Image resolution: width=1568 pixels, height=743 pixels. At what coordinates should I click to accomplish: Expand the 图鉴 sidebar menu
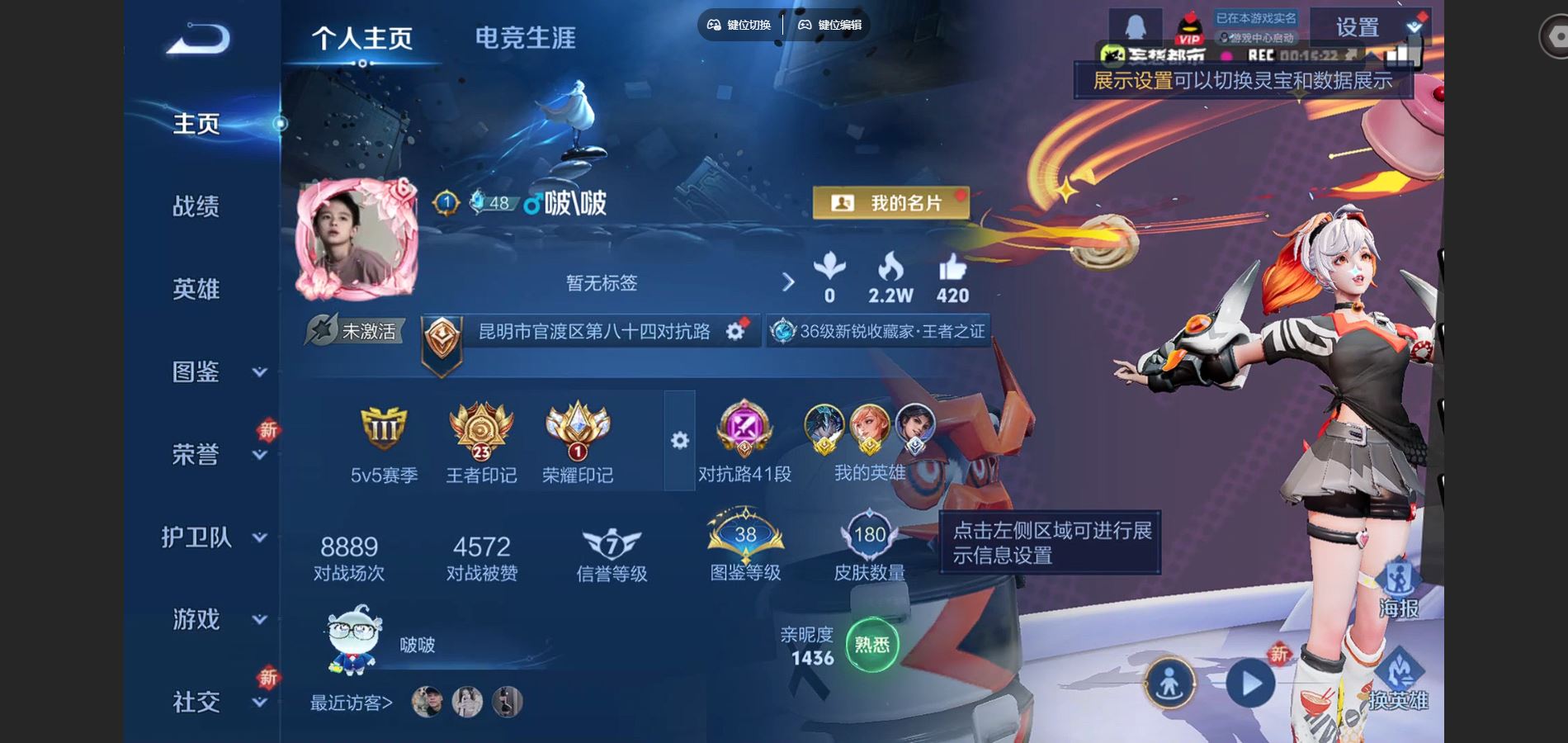click(x=196, y=371)
